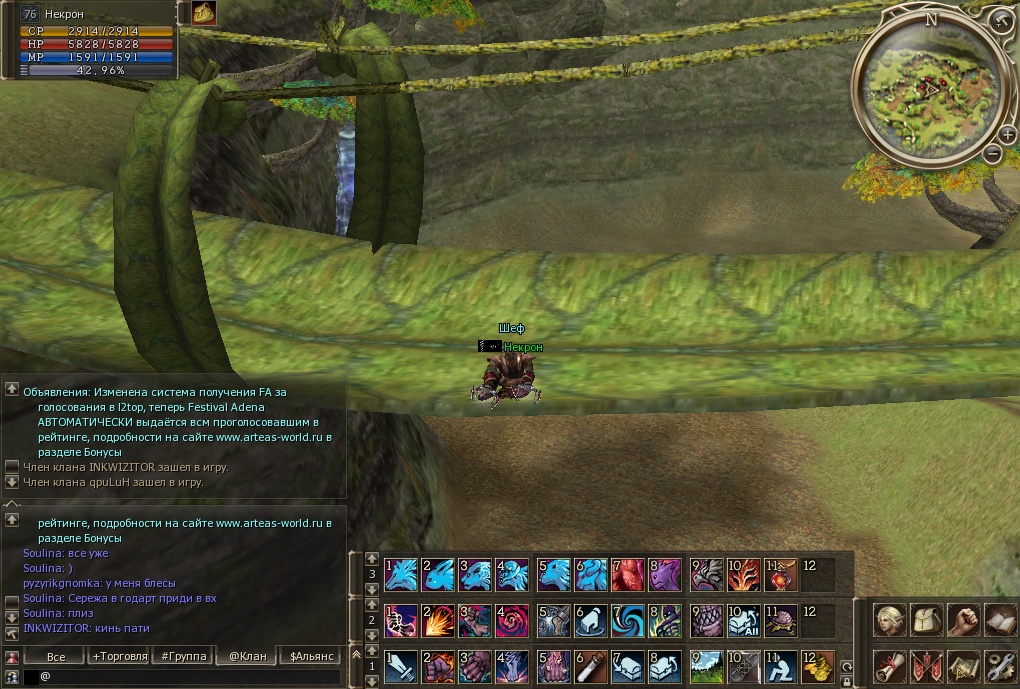Activate the sit-down action icon
This screenshot has height=689, width=1020.
(781, 667)
